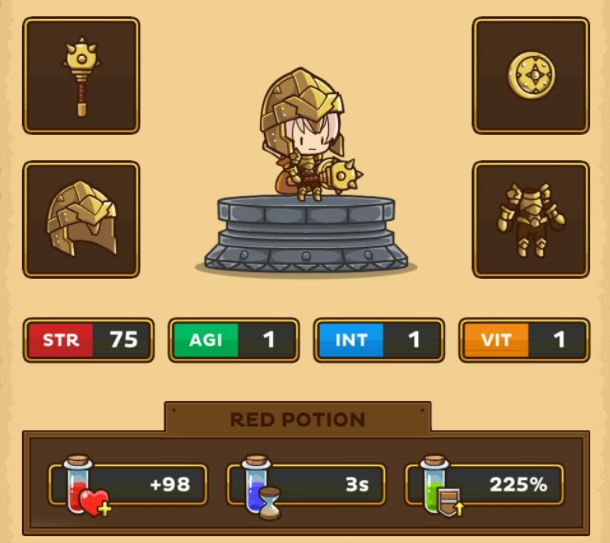Viewport: 610px width, 543px height.
Task: Inspect the golden body armor slot
Action: (530, 219)
